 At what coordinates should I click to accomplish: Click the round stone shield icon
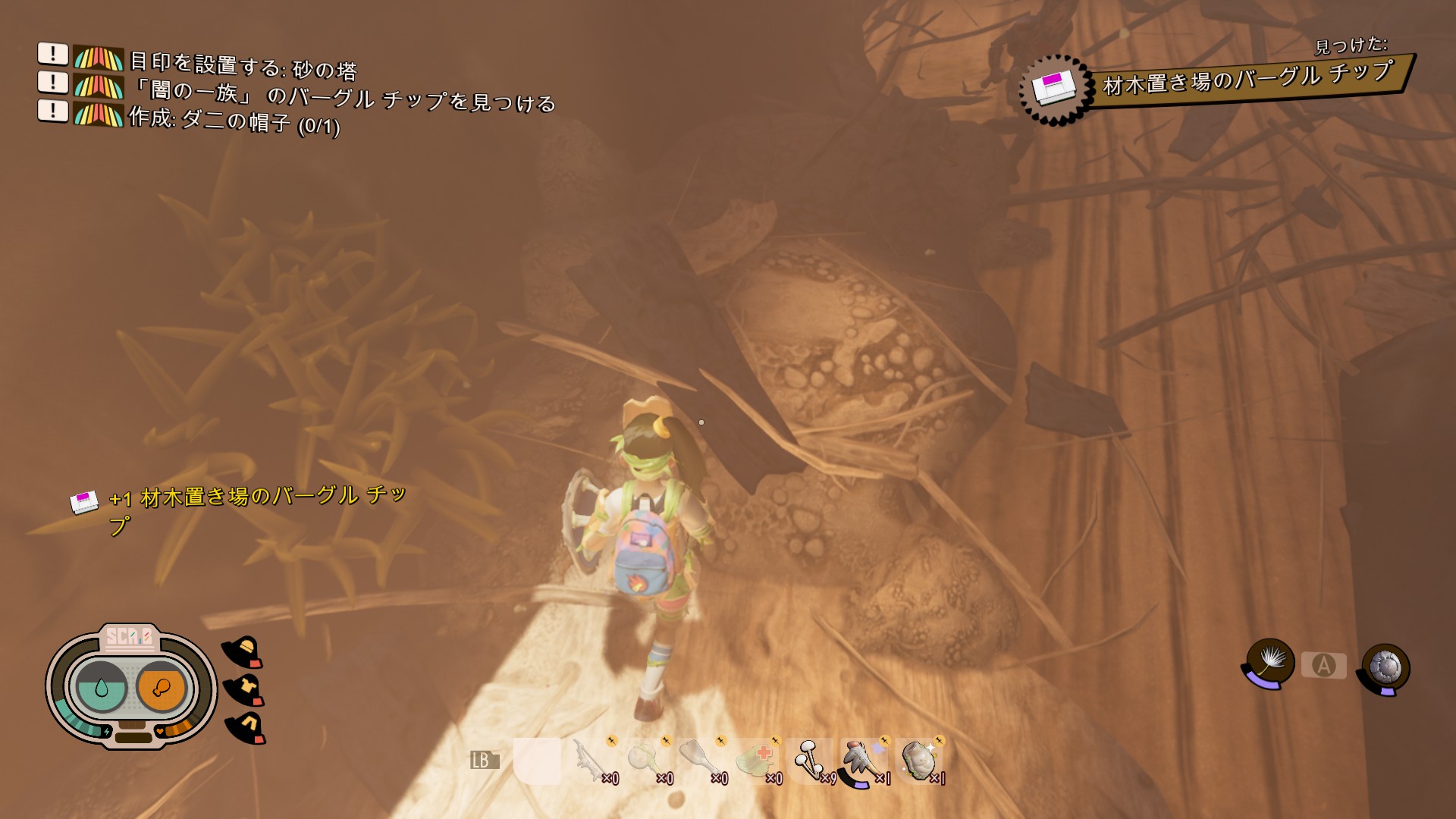pyautogui.click(x=1385, y=668)
